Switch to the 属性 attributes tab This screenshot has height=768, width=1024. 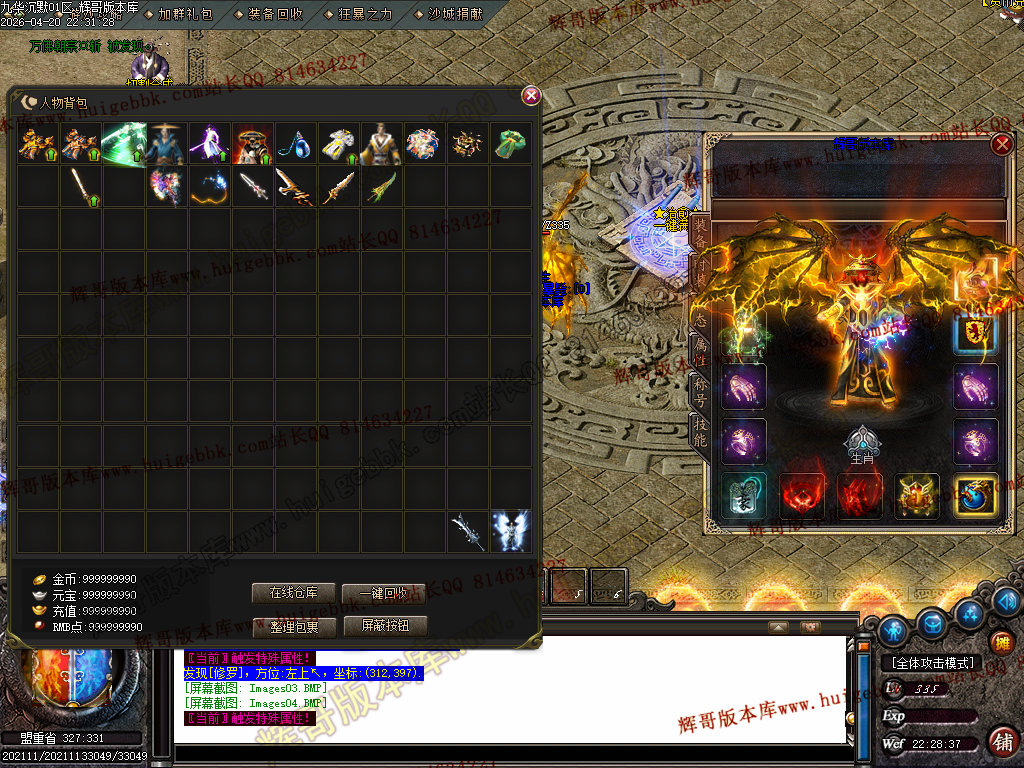[x=701, y=350]
